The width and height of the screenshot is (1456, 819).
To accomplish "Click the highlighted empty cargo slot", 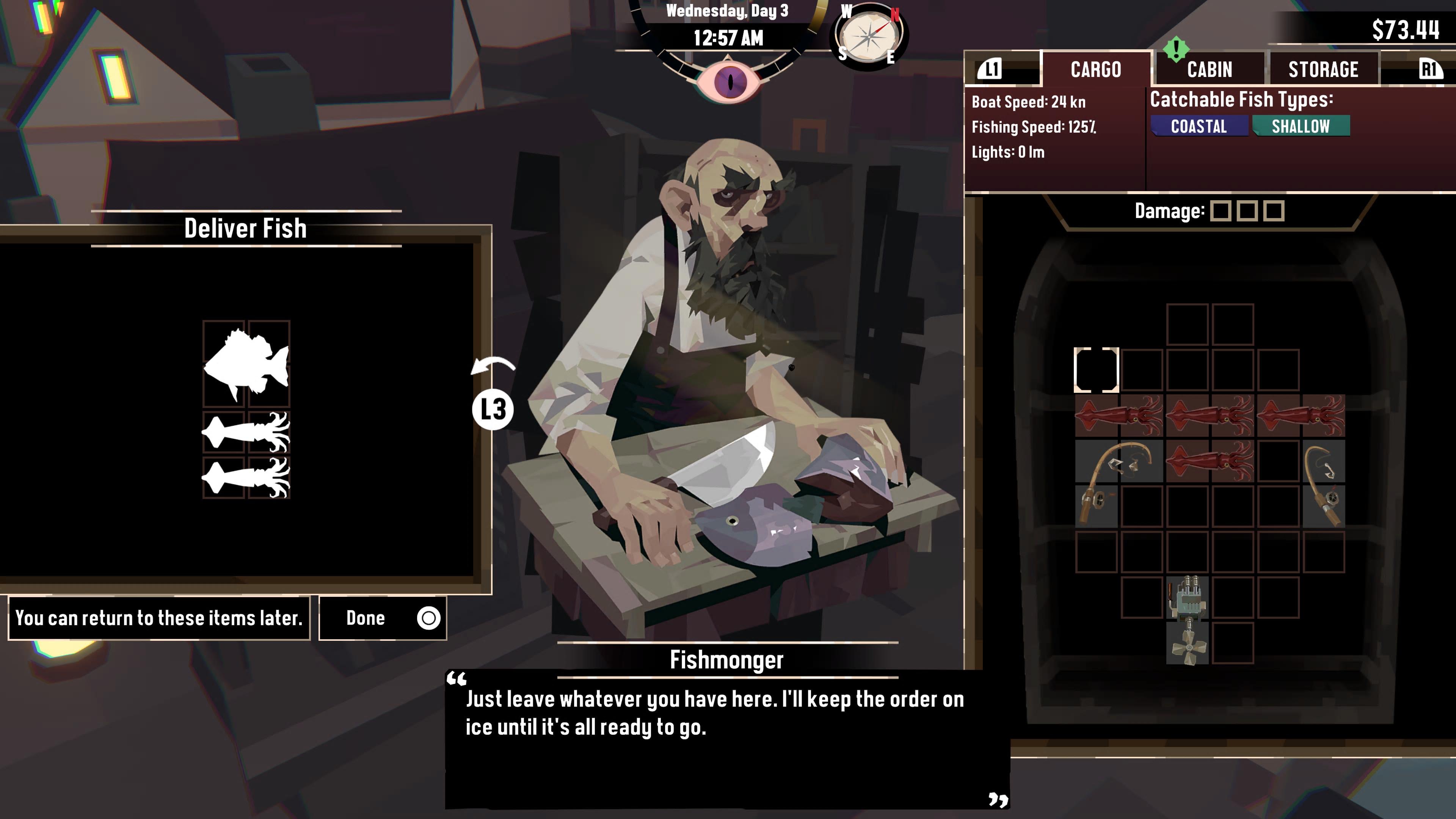I will (1096, 370).
